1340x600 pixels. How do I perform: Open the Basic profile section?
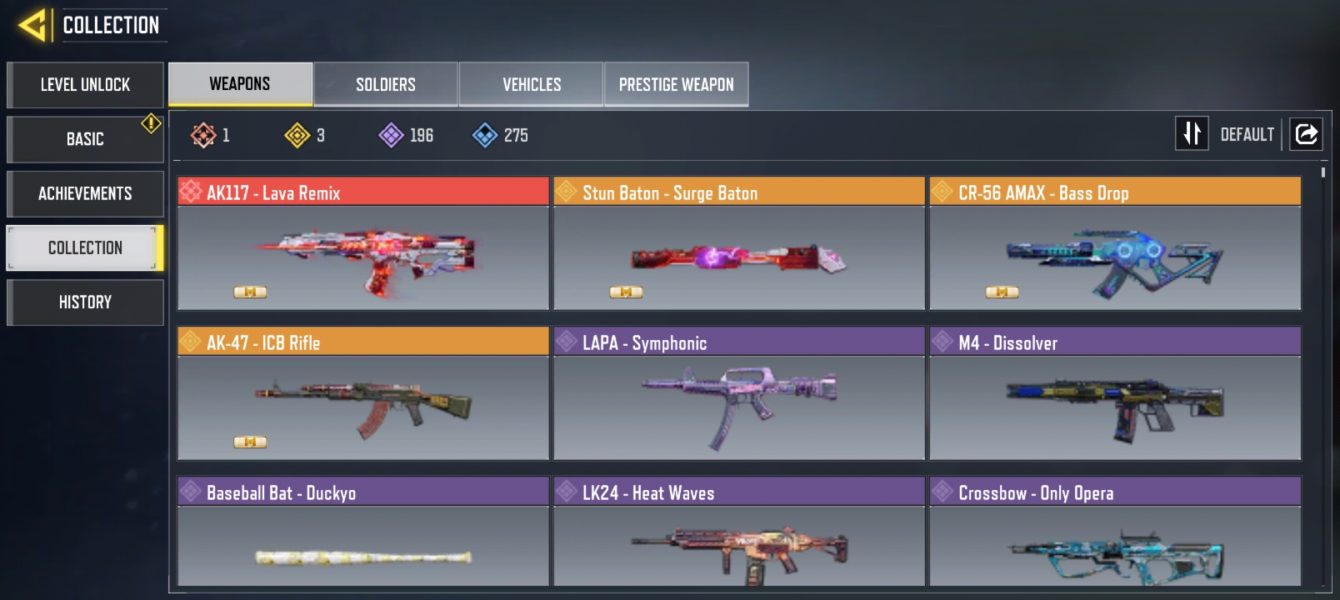pos(85,139)
